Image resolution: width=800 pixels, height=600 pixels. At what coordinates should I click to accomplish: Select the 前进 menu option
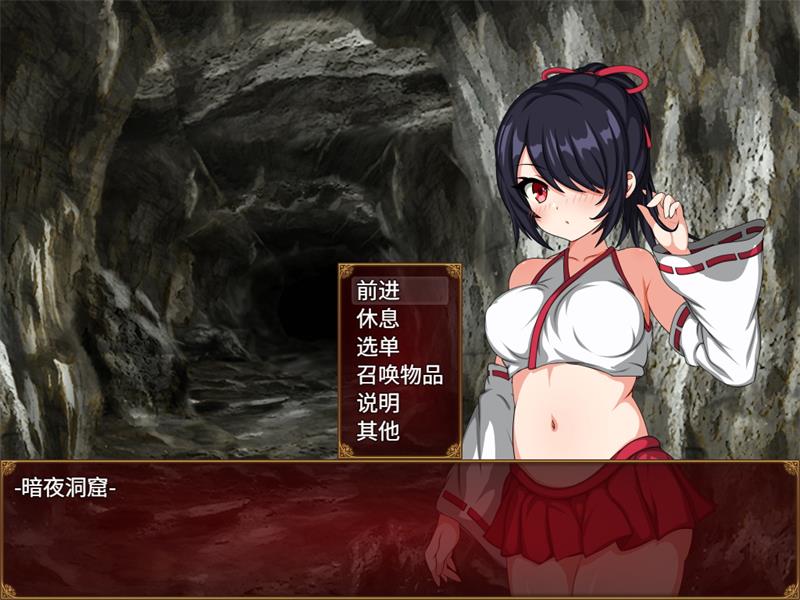(378, 291)
